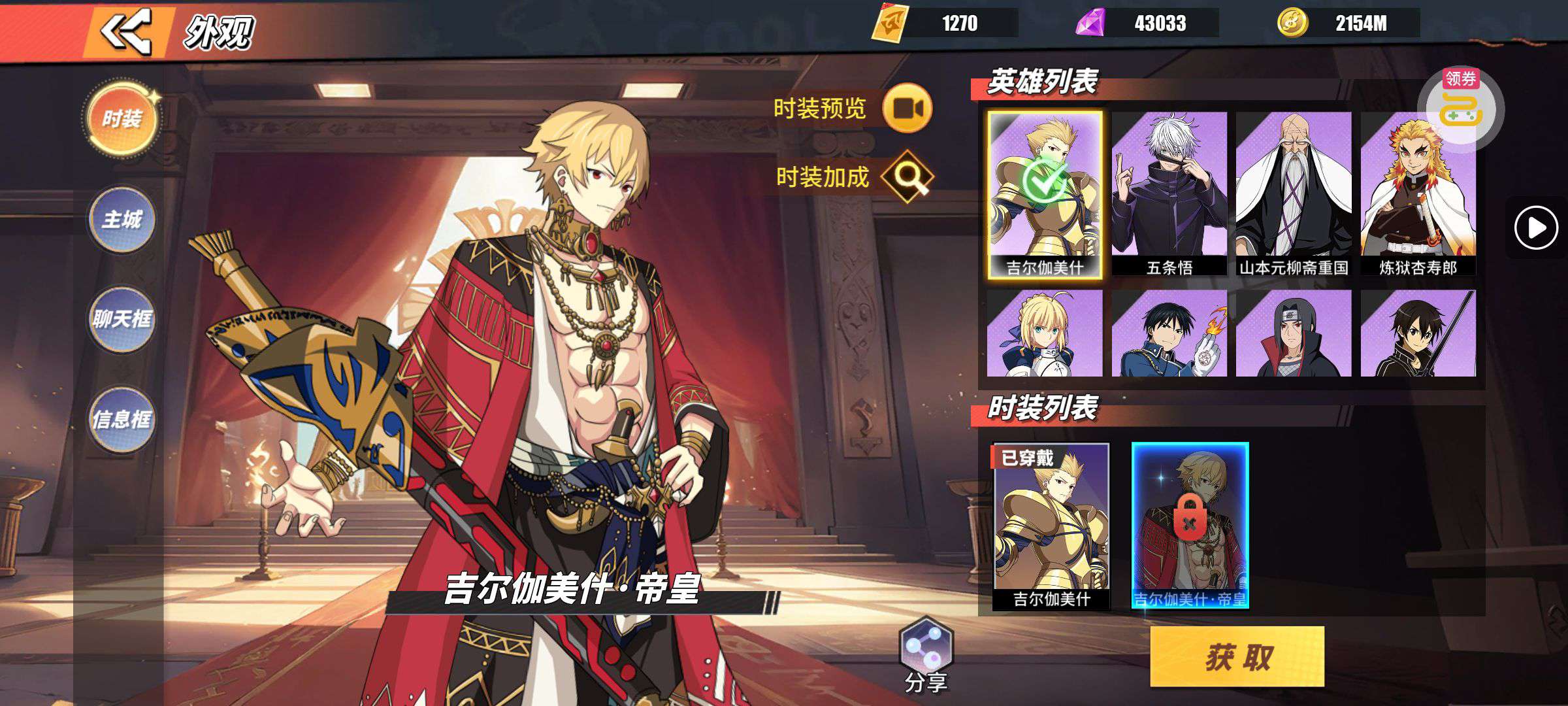The image size is (1568, 706).
Task: Switch to the 时装 tab
Action: pyautogui.click(x=122, y=118)
